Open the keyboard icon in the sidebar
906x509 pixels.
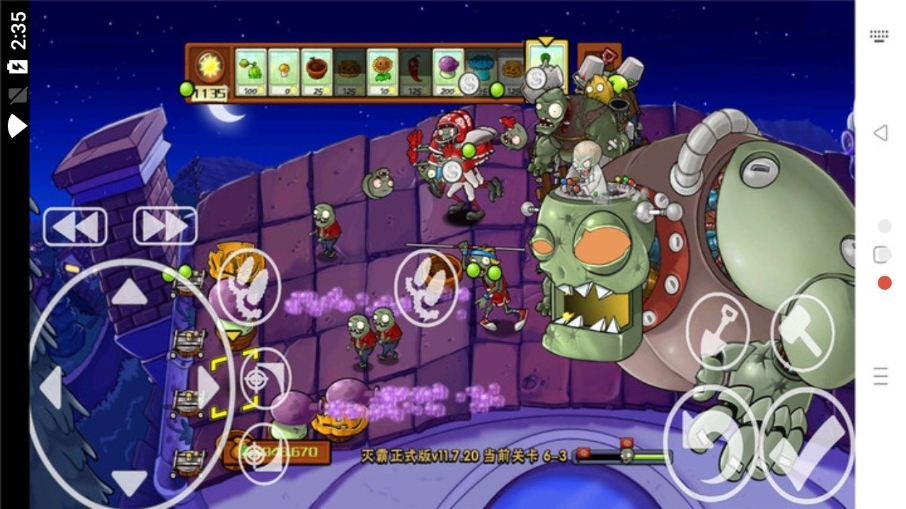click(880, 35)
